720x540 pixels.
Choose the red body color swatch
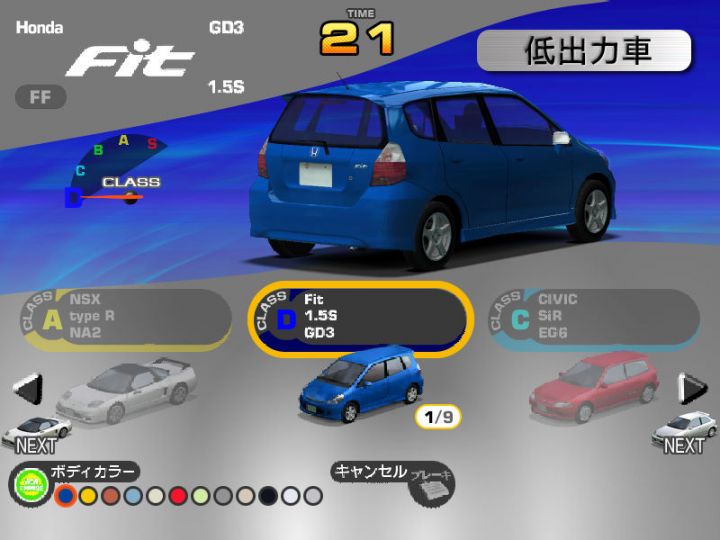coord(179,496)
